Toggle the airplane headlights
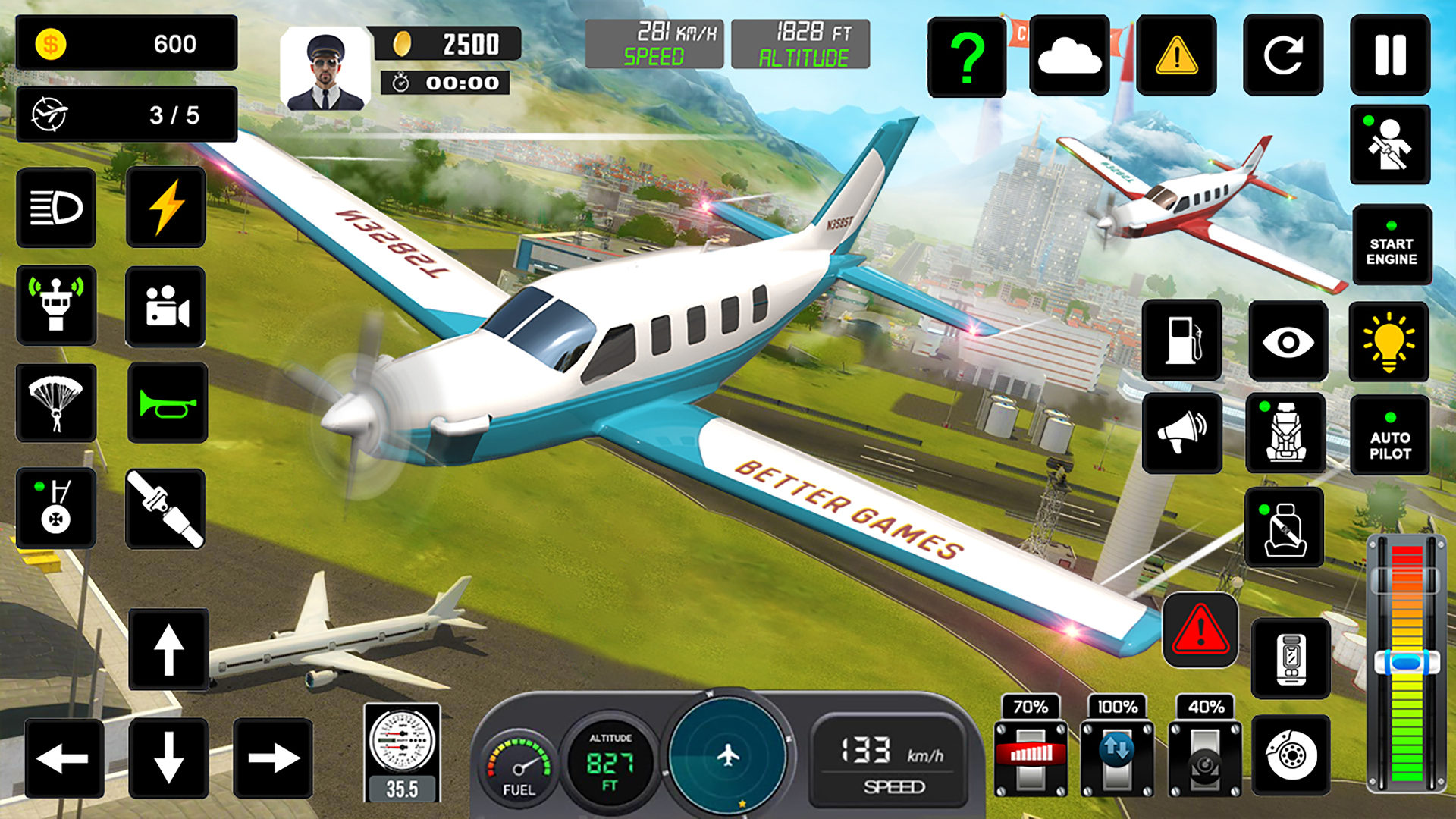1456x819 pixels. (x=57, y=207)
